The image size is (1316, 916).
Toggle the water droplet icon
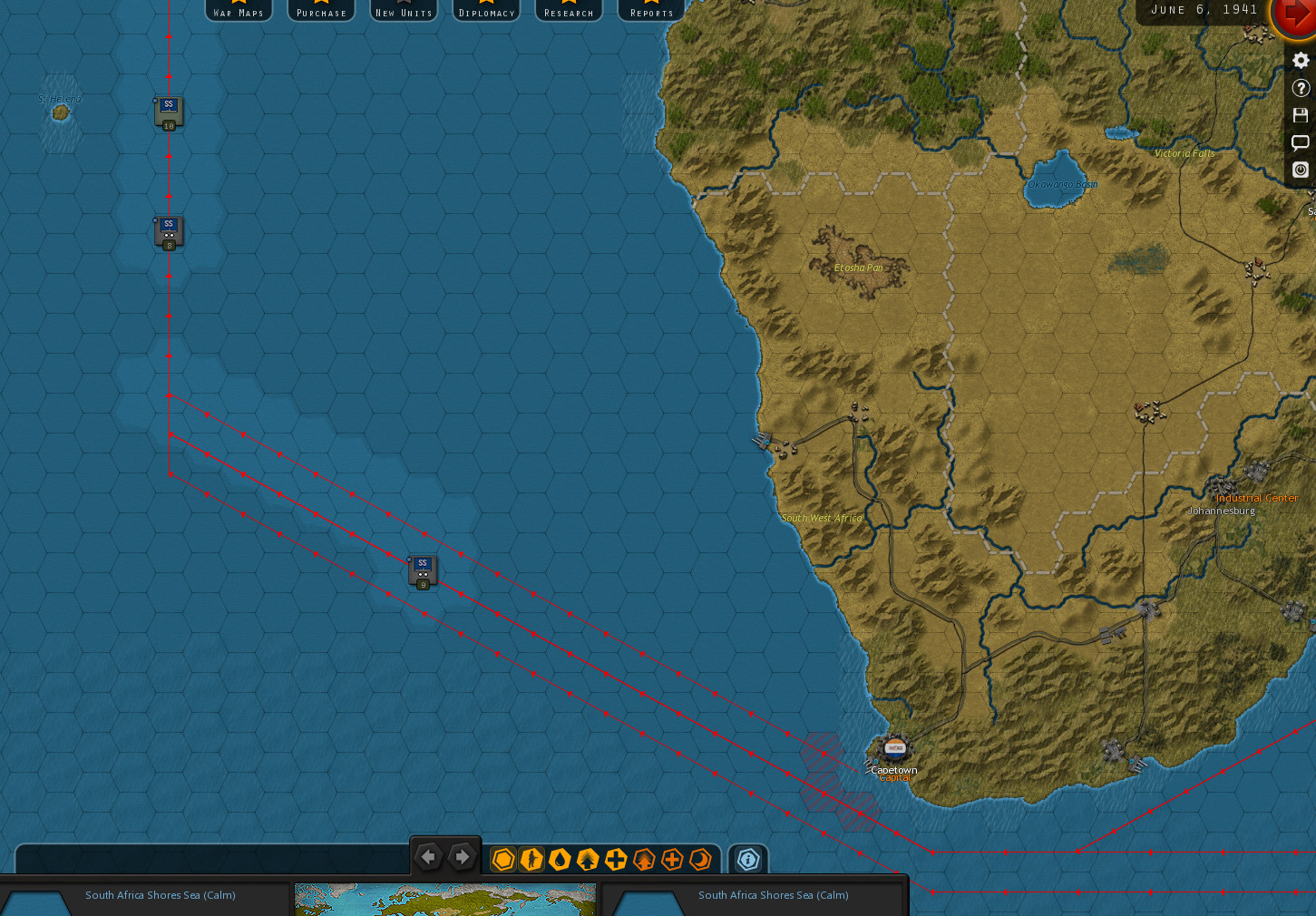[560, 859]
